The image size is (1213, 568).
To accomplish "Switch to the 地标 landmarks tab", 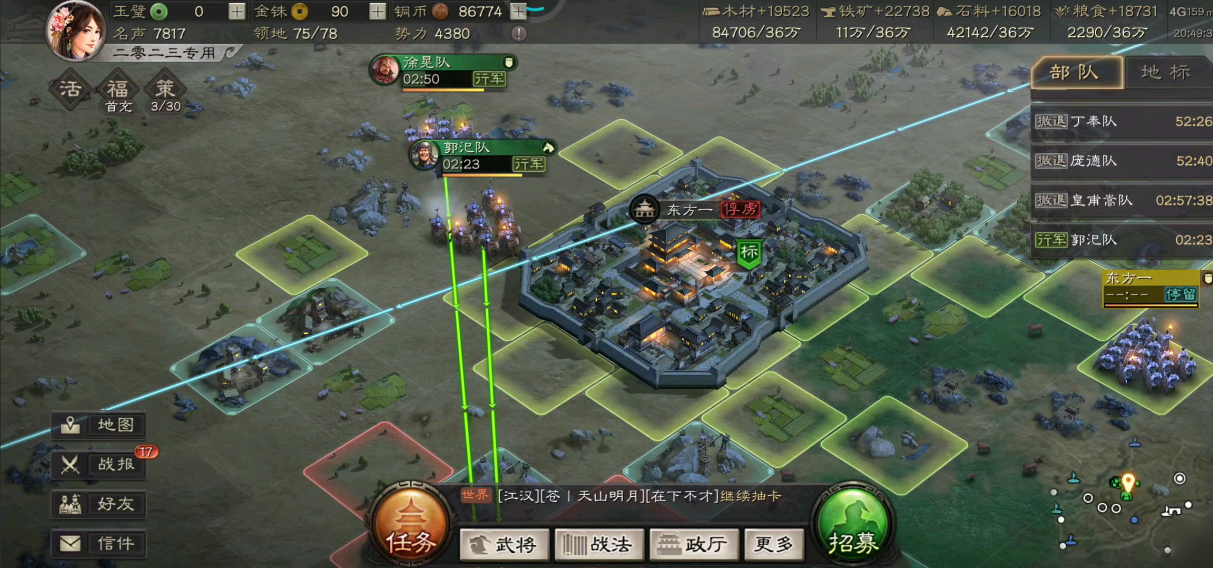I will pyautogui.click(x=1166, y=72).
